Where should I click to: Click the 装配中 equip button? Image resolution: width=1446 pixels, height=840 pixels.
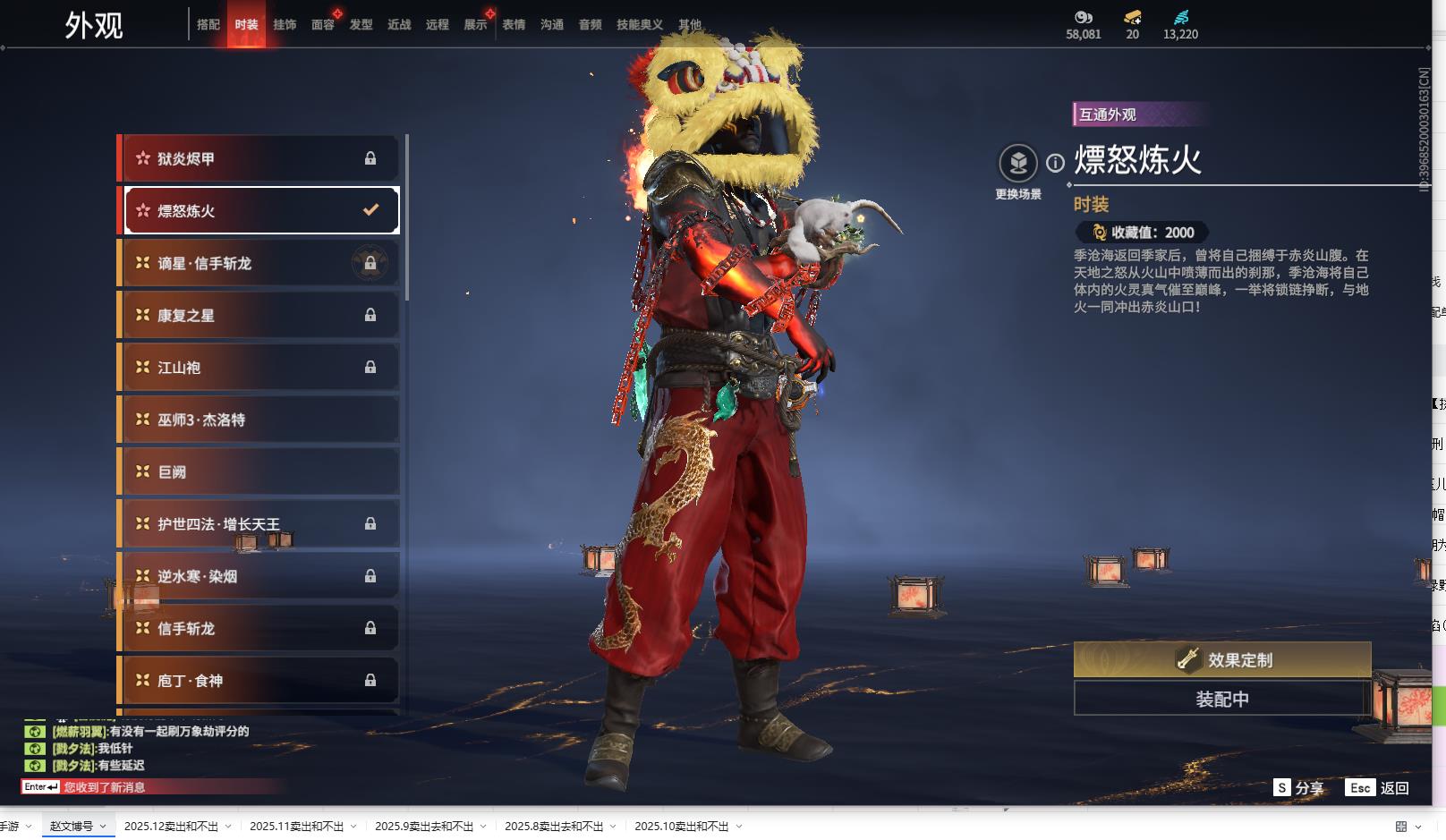coord(1222,699)
